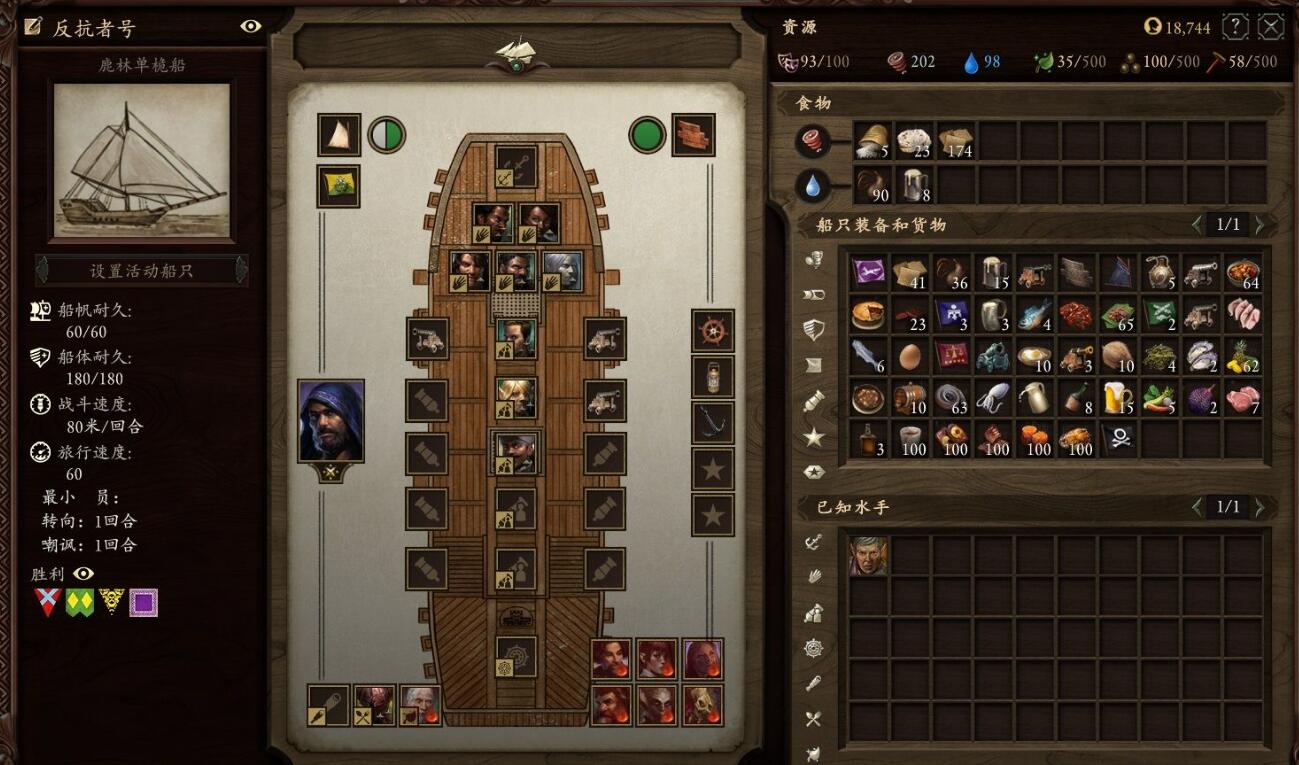
Task: Toggle the eye icon beside 胜利
Action: [84, 573]
